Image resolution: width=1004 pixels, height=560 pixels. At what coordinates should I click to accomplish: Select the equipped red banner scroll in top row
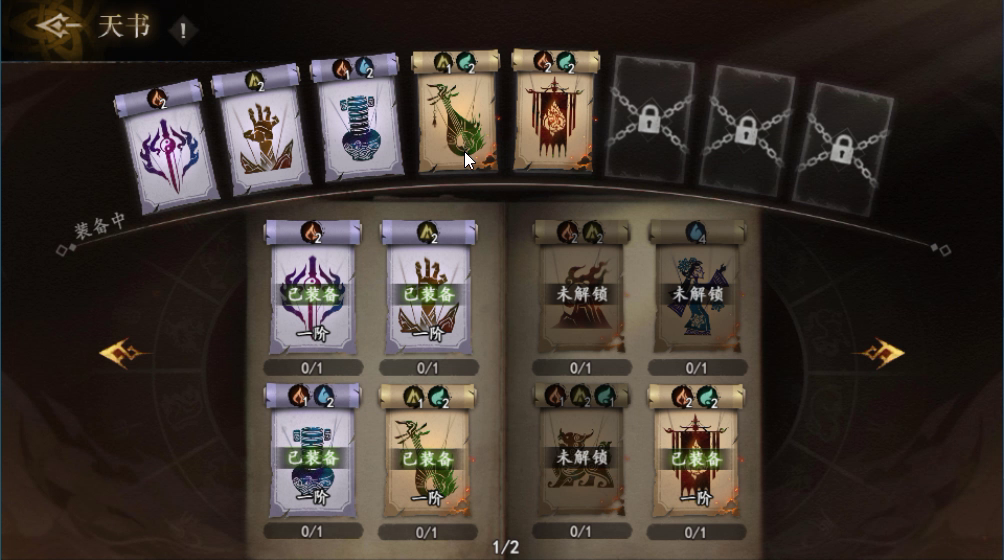pyautogui.click(x=553, y=118)
